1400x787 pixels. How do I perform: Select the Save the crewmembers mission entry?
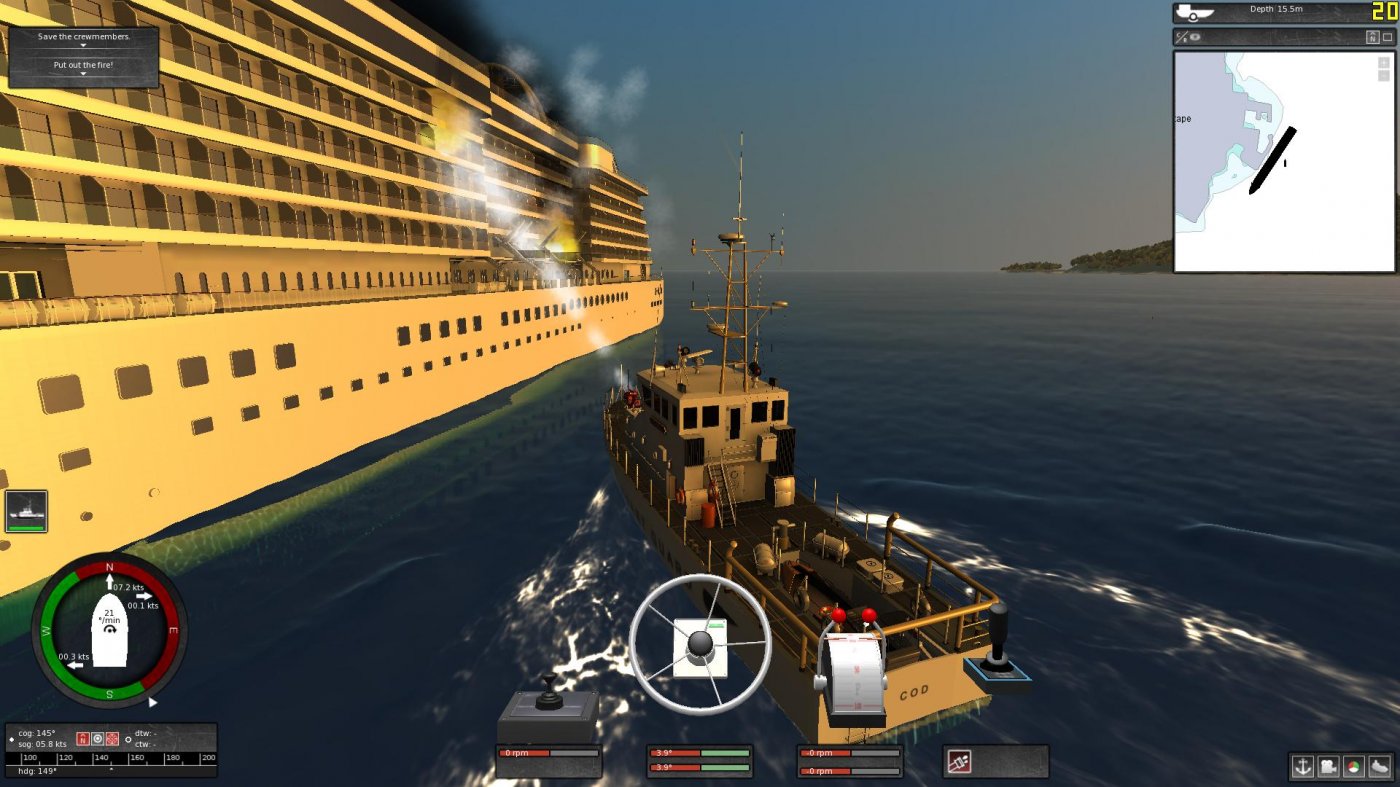point(83,36)
